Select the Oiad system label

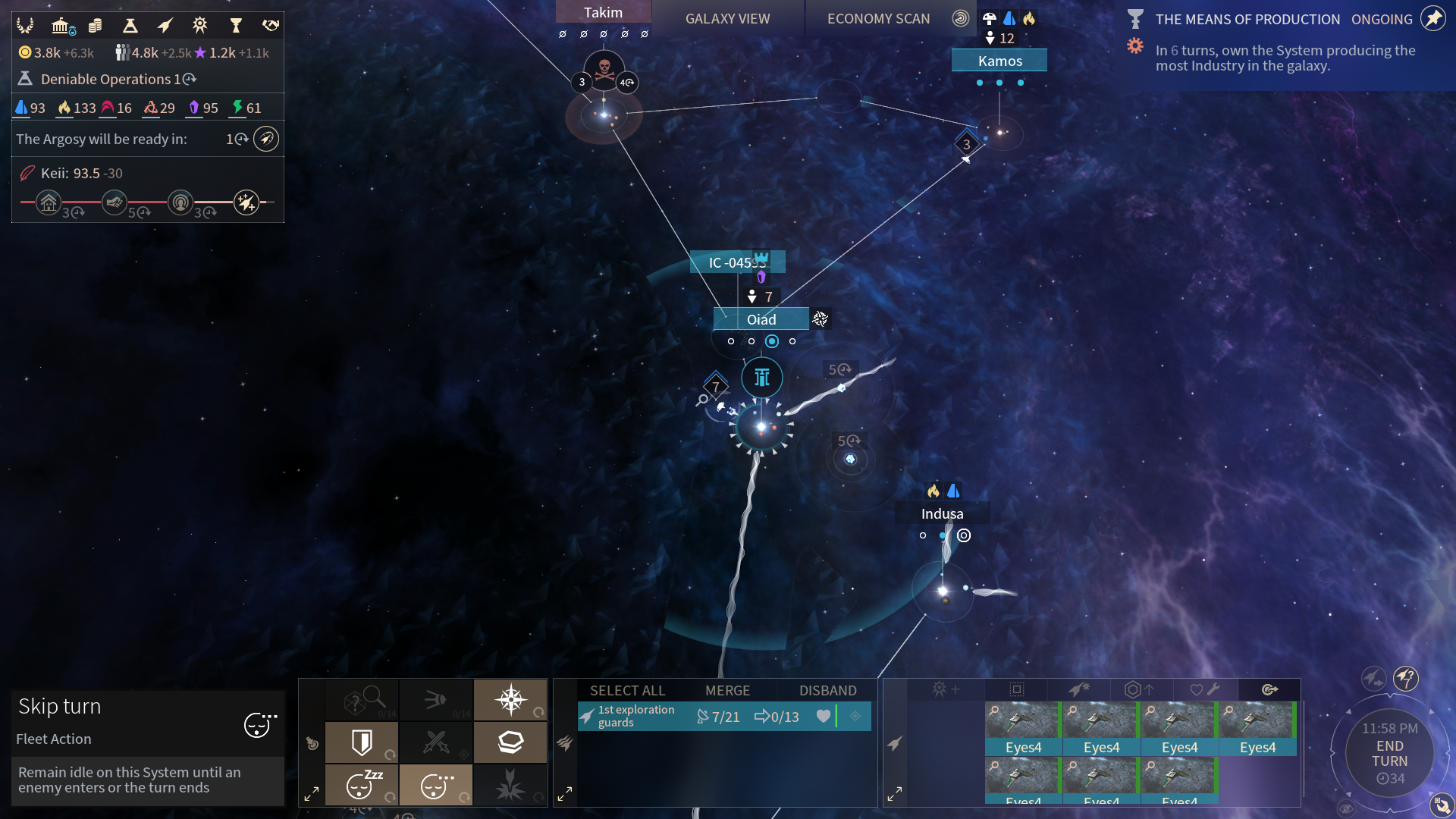point(761,319)
